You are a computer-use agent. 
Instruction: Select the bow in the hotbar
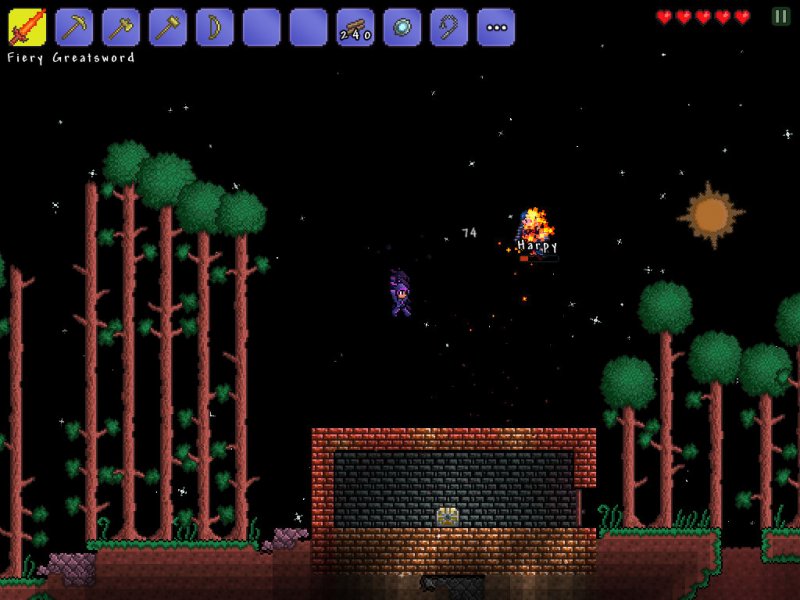click(x=215, y=27)
